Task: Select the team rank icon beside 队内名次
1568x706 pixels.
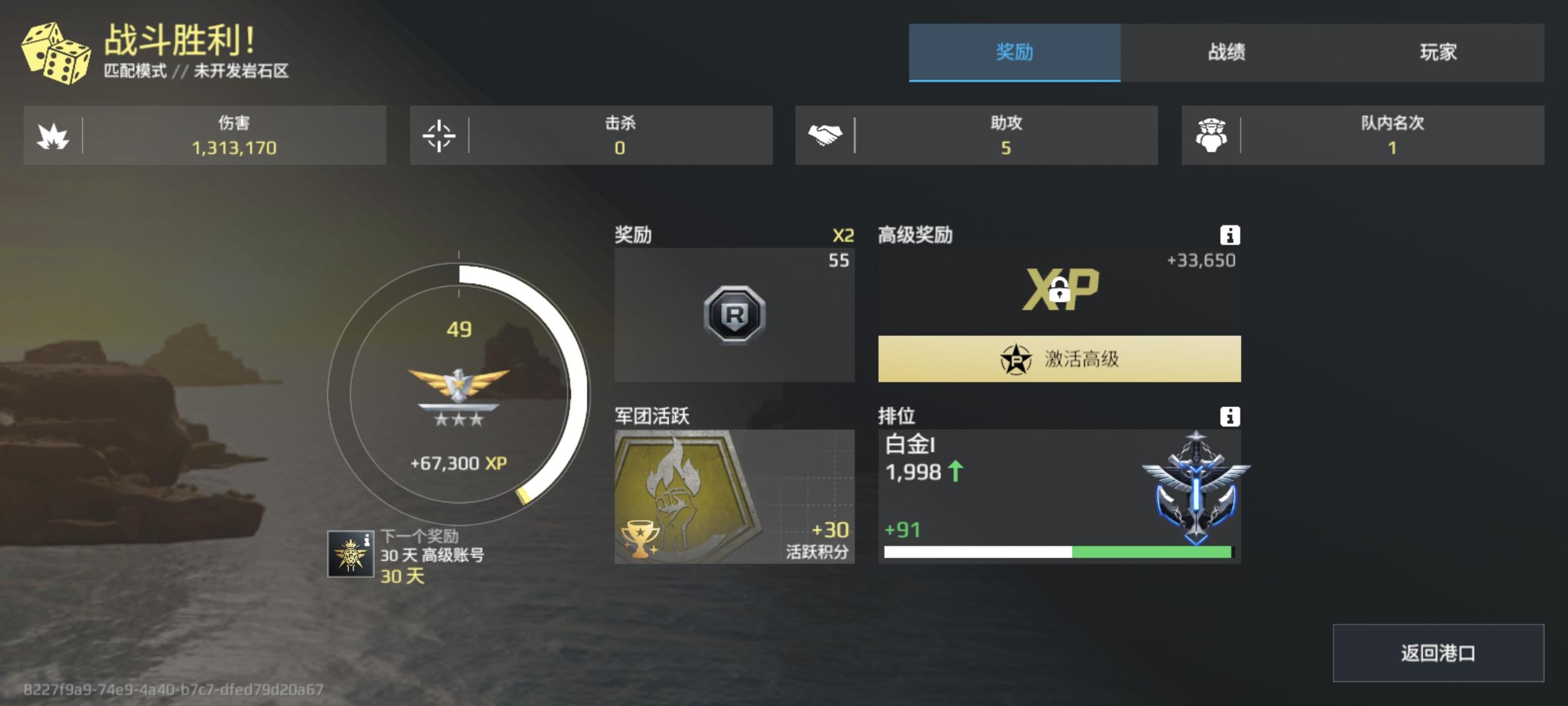Action: [1211, 135]
